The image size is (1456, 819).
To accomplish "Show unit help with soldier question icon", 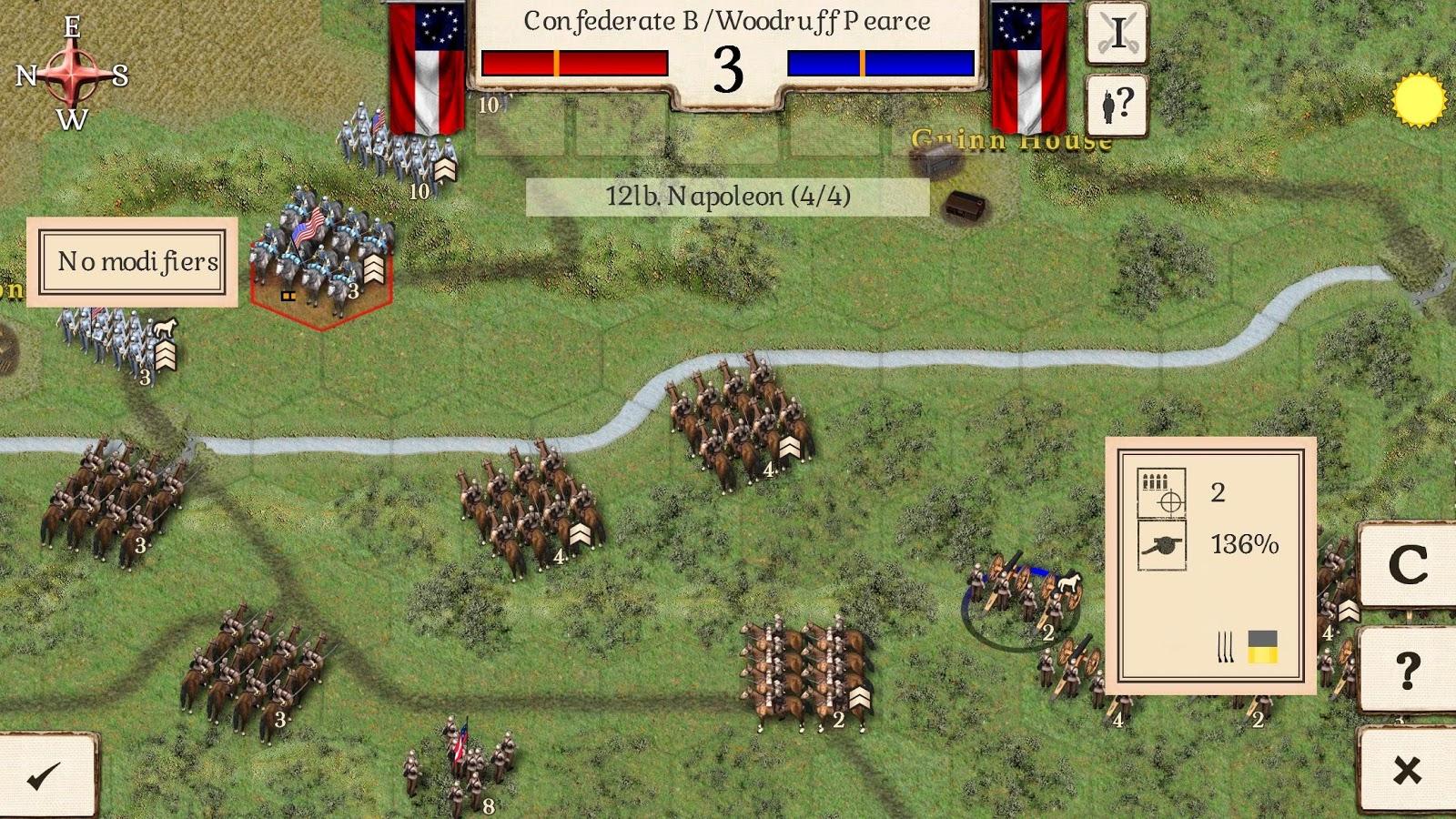I will [x=1117, y=106].
